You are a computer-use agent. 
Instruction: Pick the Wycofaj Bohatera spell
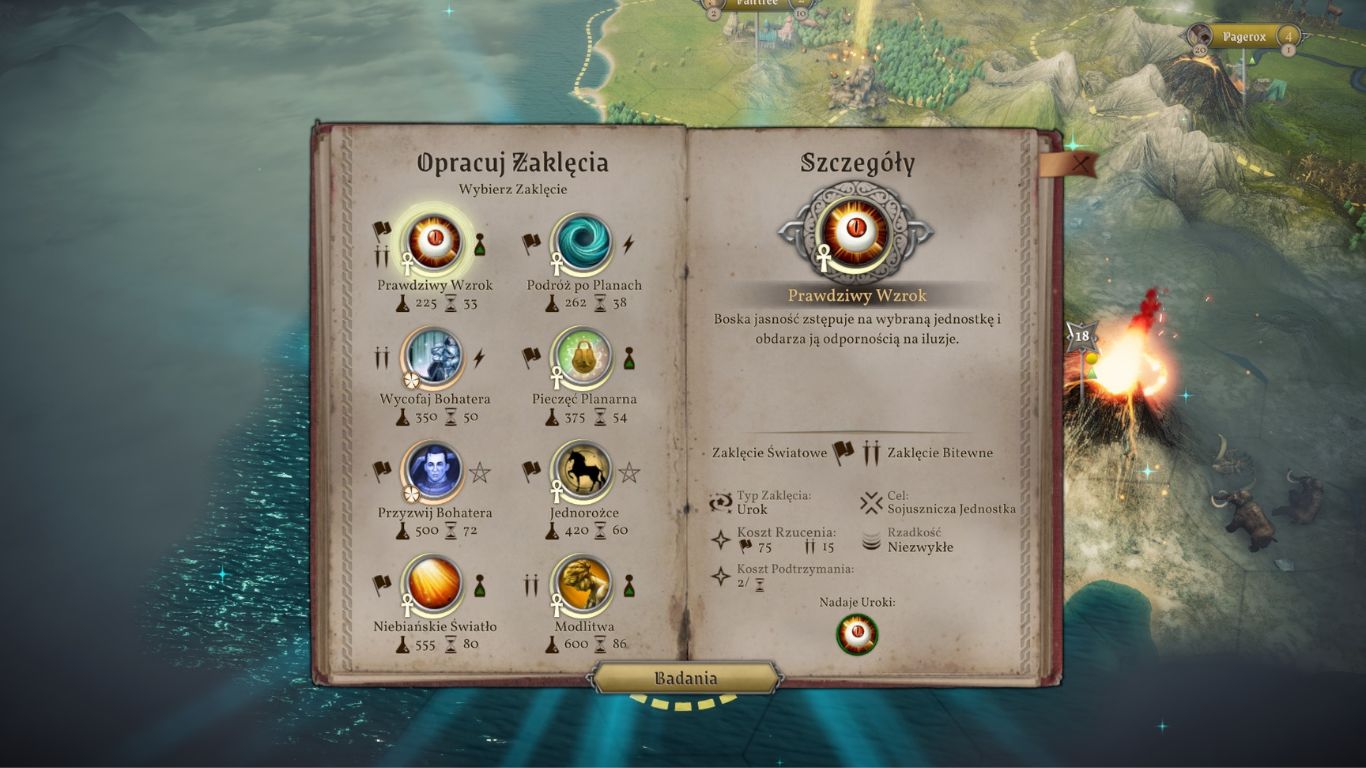coord(434,357)
